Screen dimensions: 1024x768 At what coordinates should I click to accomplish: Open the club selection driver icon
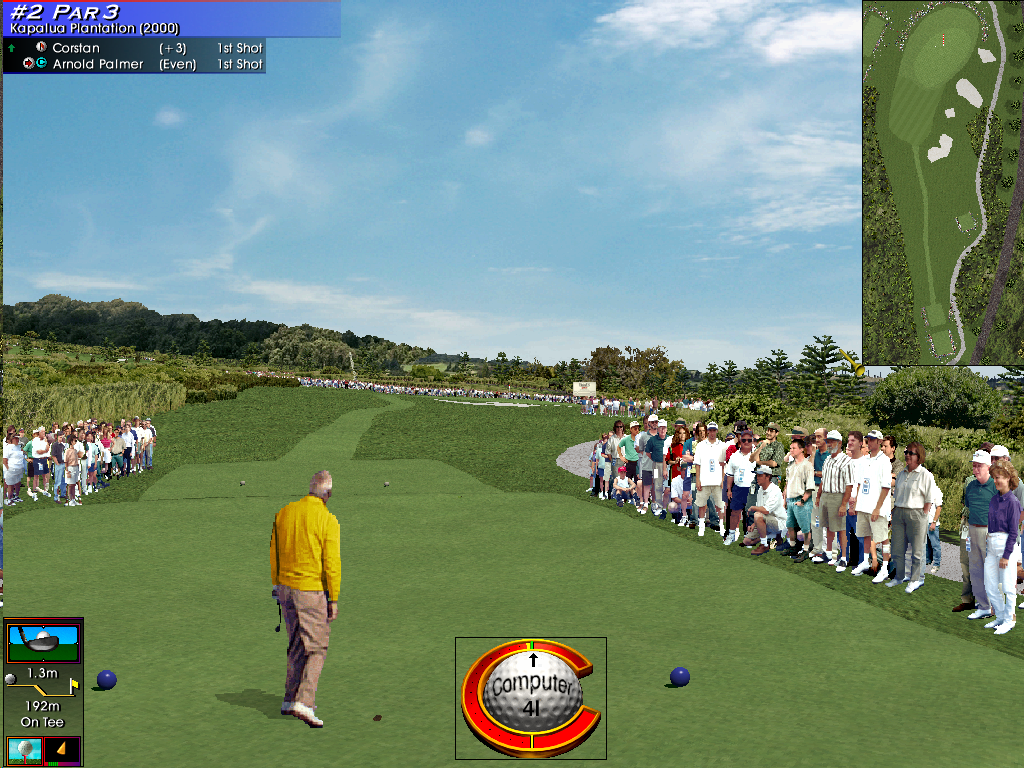[43, 641]
